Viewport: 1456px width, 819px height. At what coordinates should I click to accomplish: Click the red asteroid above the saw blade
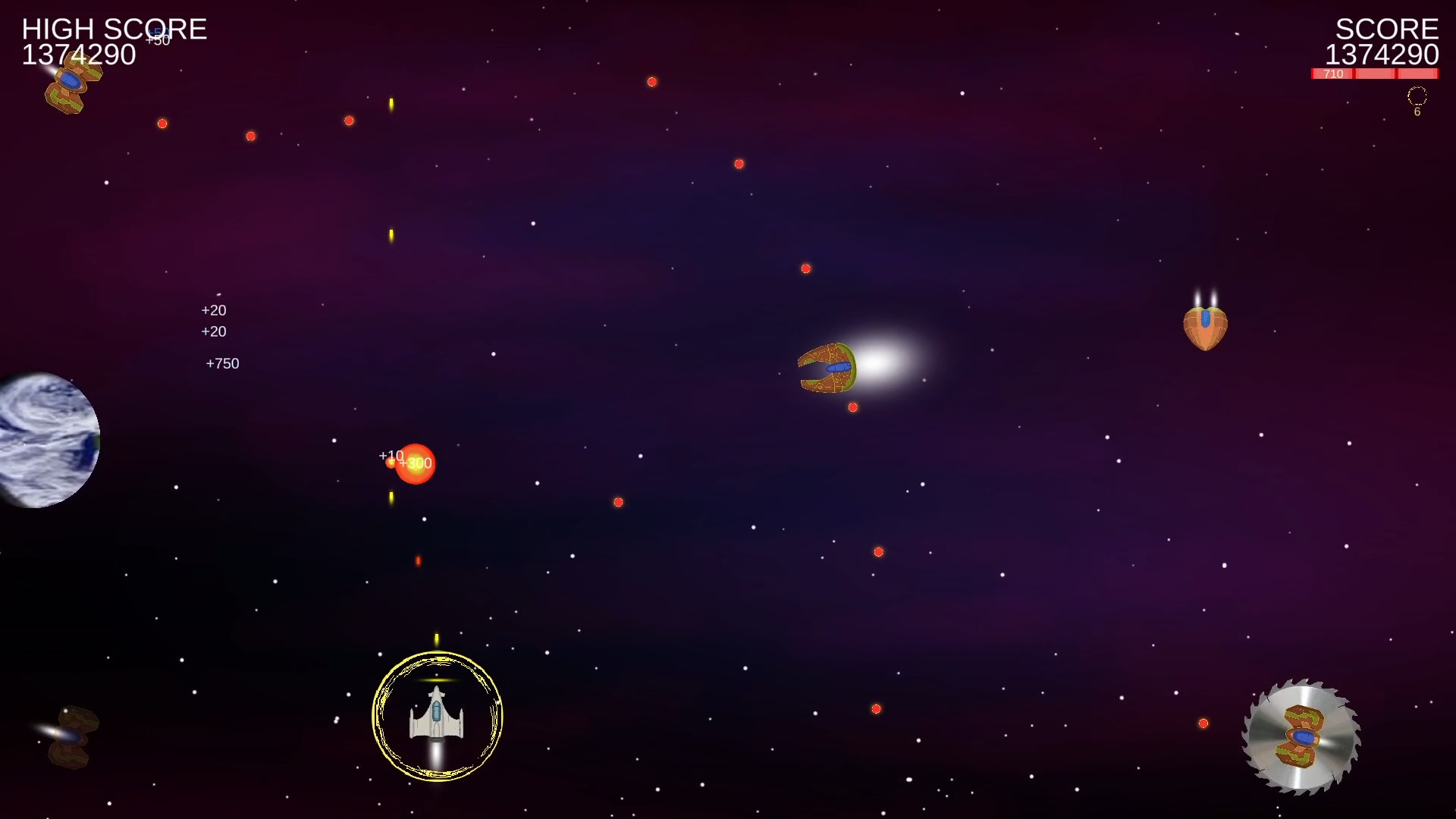click(x=1203, y=723)
